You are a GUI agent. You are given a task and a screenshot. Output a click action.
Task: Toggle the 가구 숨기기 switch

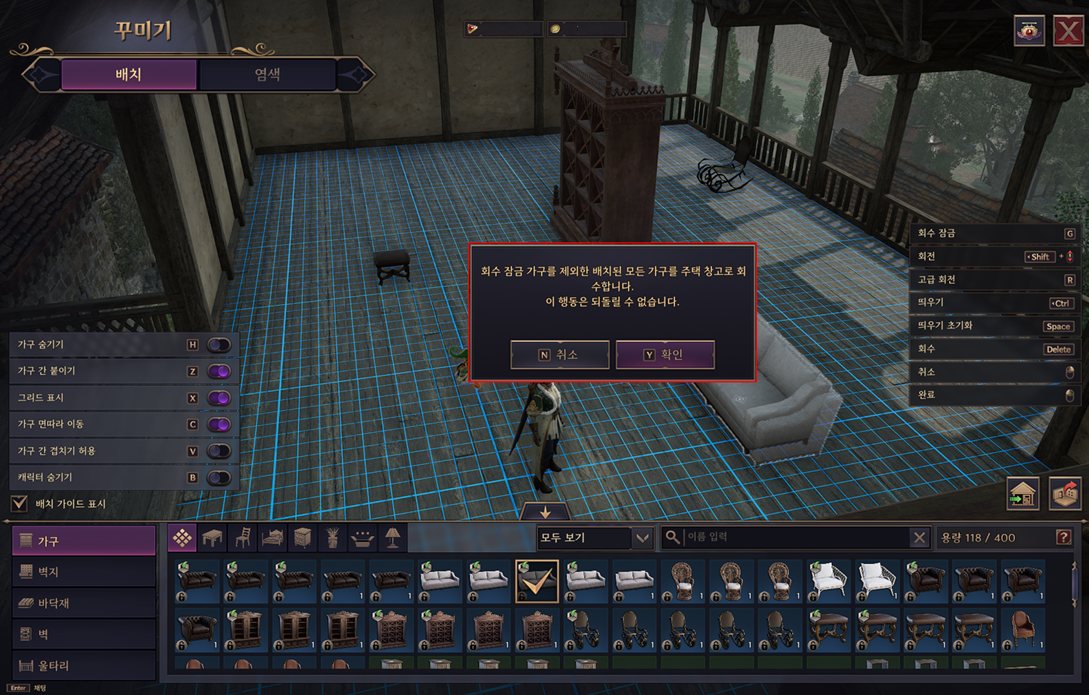pos(219,345)
